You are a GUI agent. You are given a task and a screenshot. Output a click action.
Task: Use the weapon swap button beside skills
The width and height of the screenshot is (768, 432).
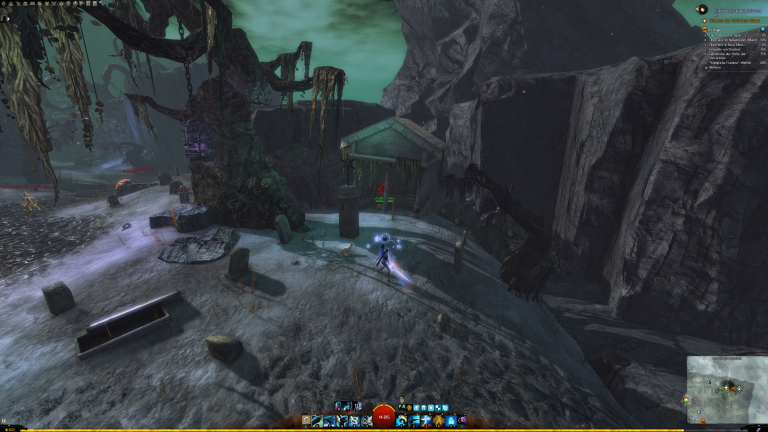click(x=305, y=420)
